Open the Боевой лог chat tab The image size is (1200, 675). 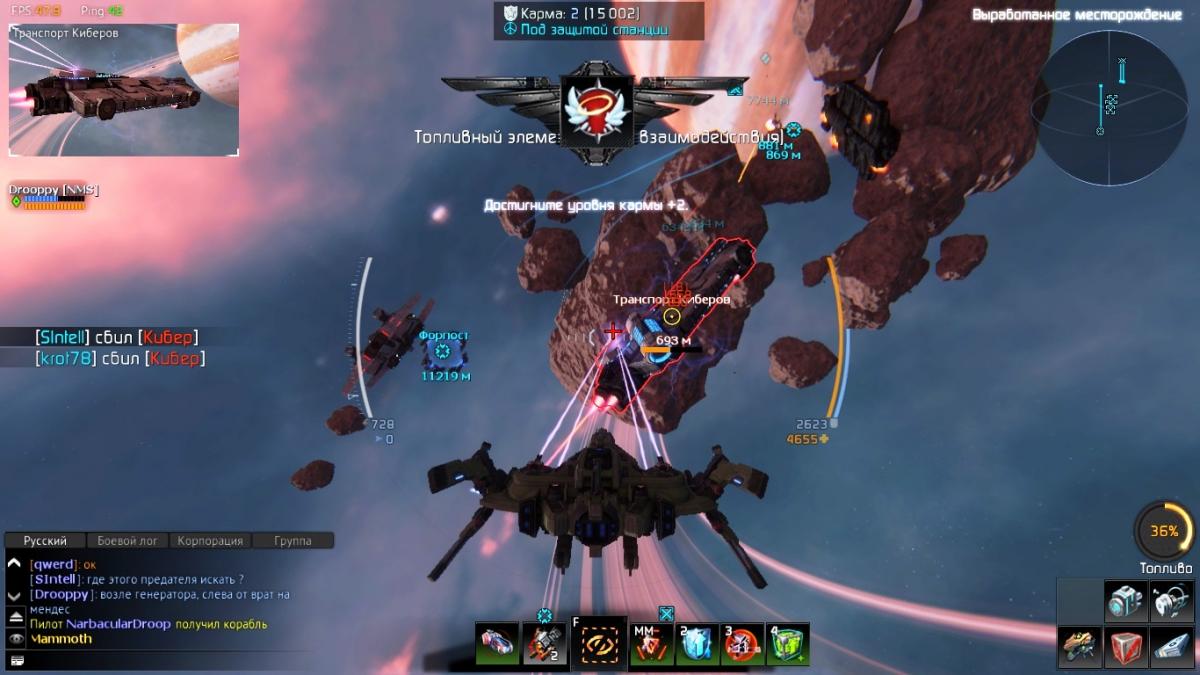click(x=128, y=541)
